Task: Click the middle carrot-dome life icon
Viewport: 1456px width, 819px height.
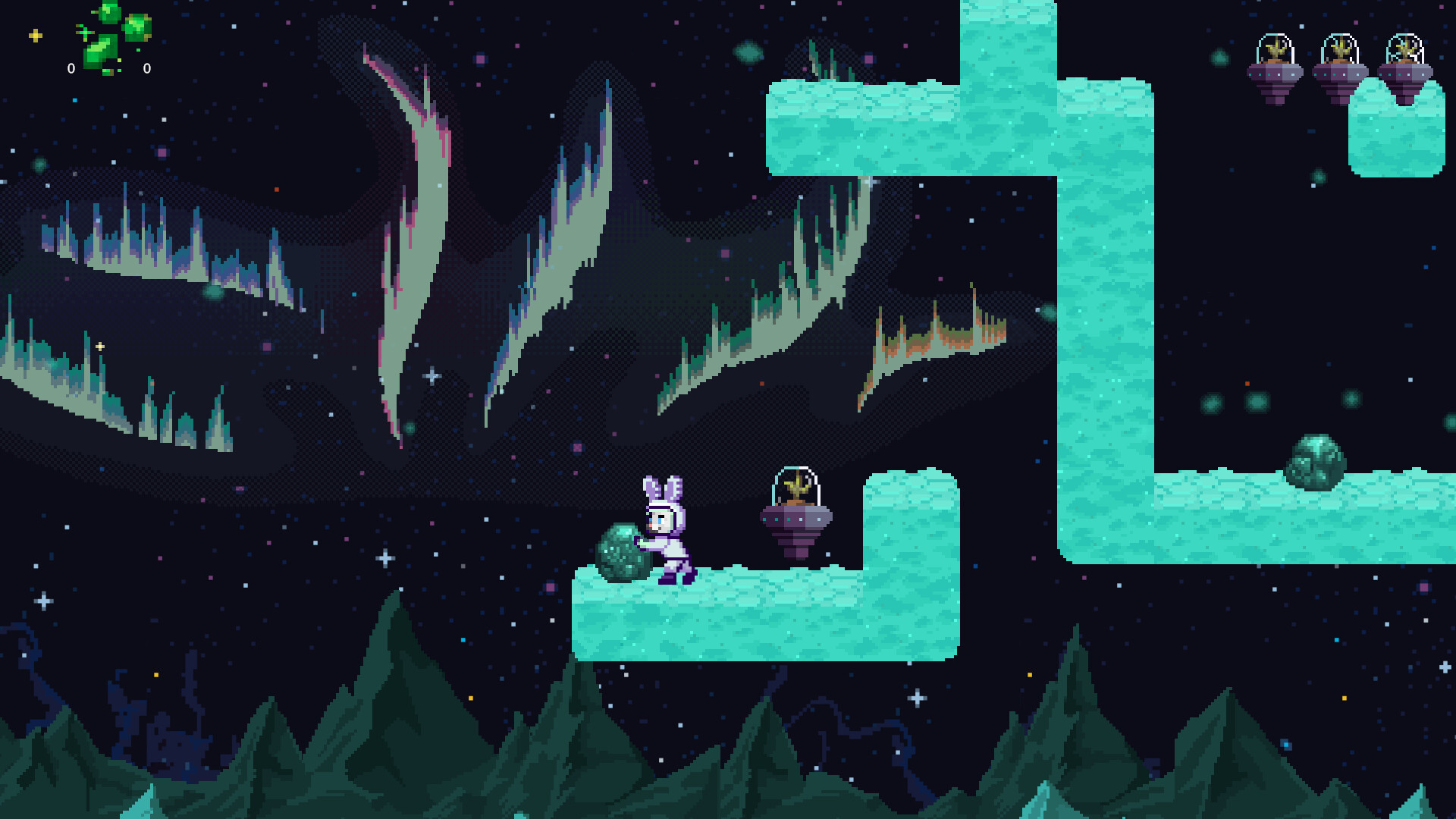Action: [x=1341, y=64]
